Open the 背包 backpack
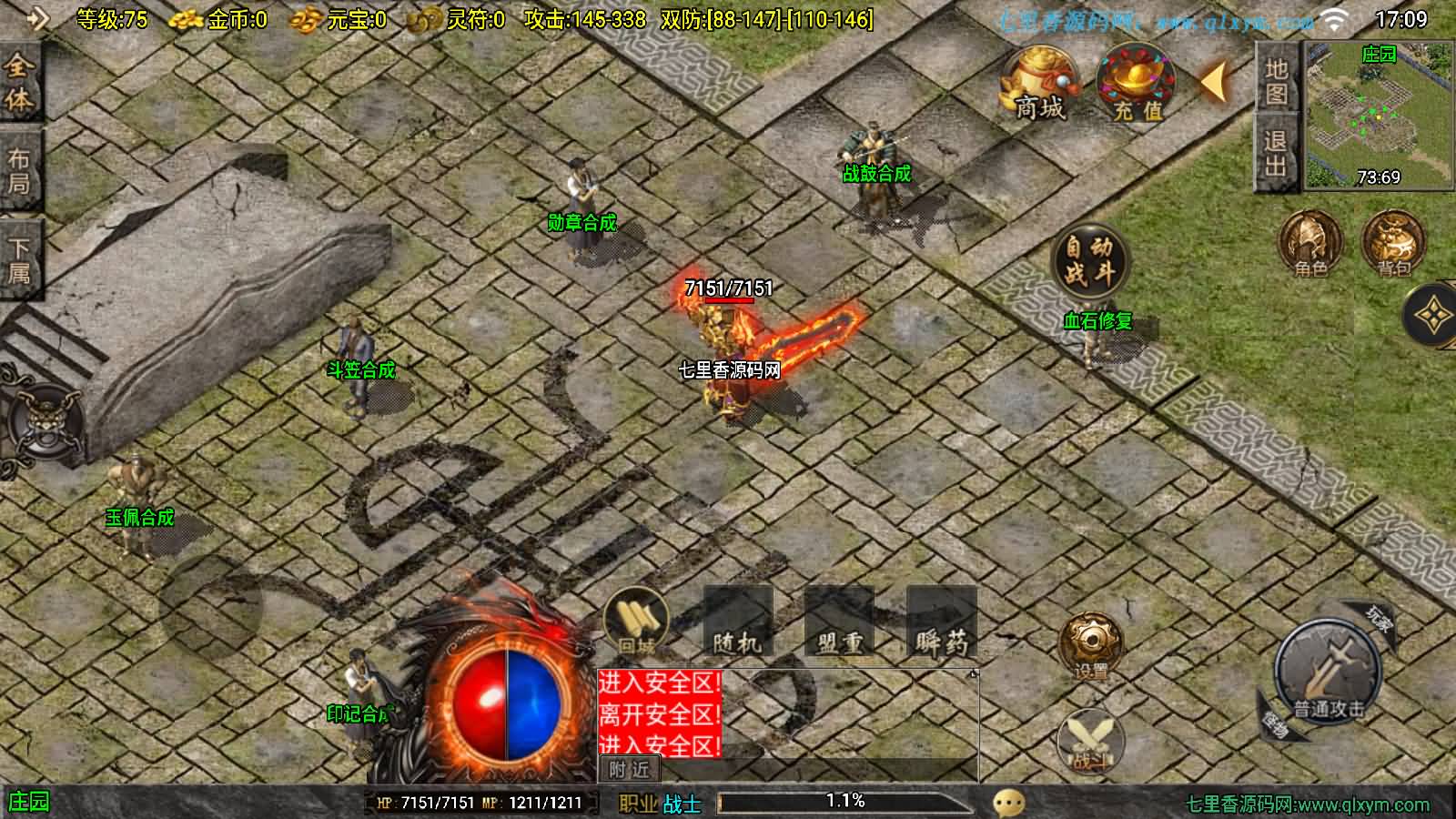Image resolution: width=1456 pixels, height=819 pixels. pos(1393,243)
